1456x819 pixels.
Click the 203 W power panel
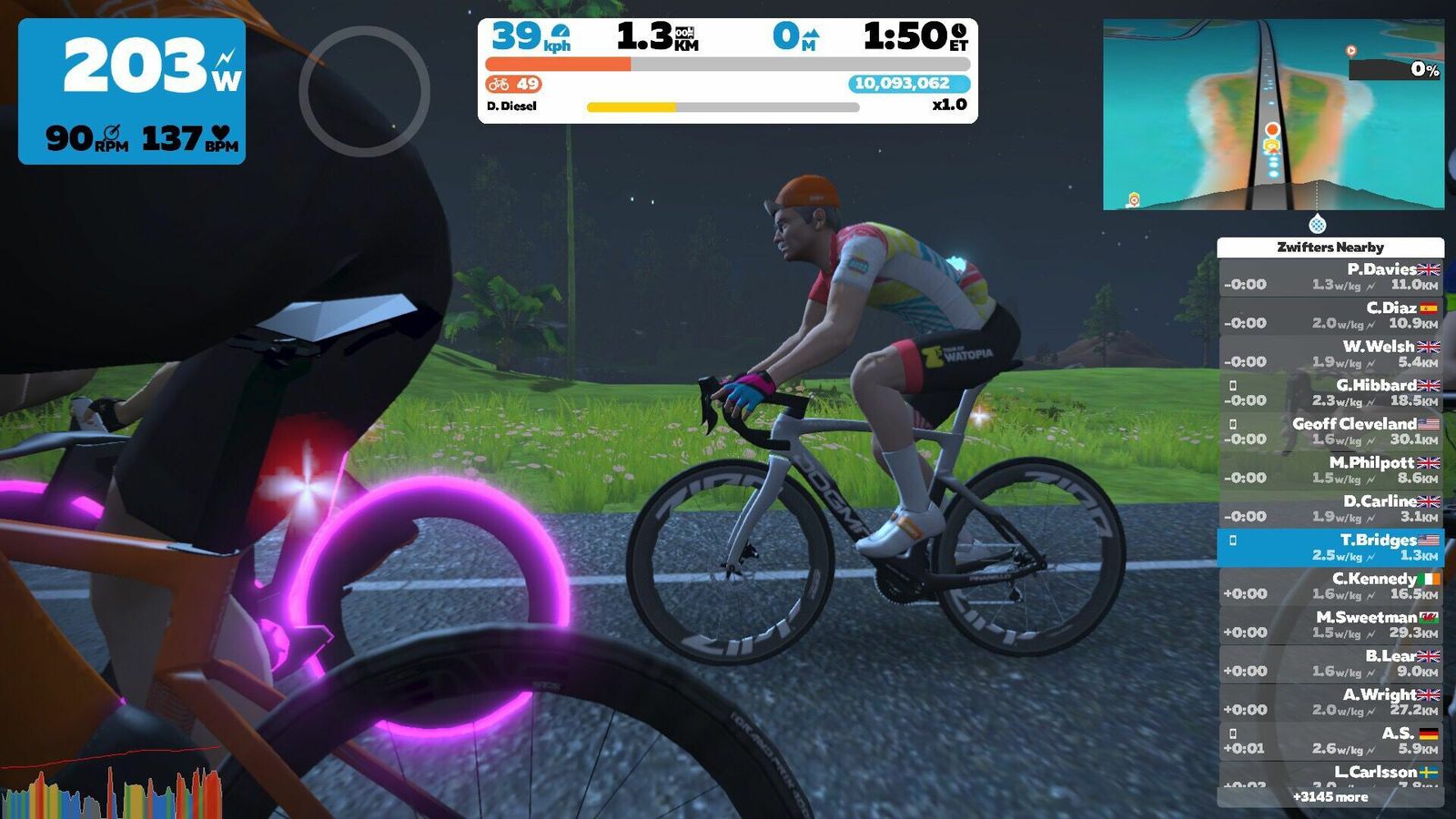(132, 91)
